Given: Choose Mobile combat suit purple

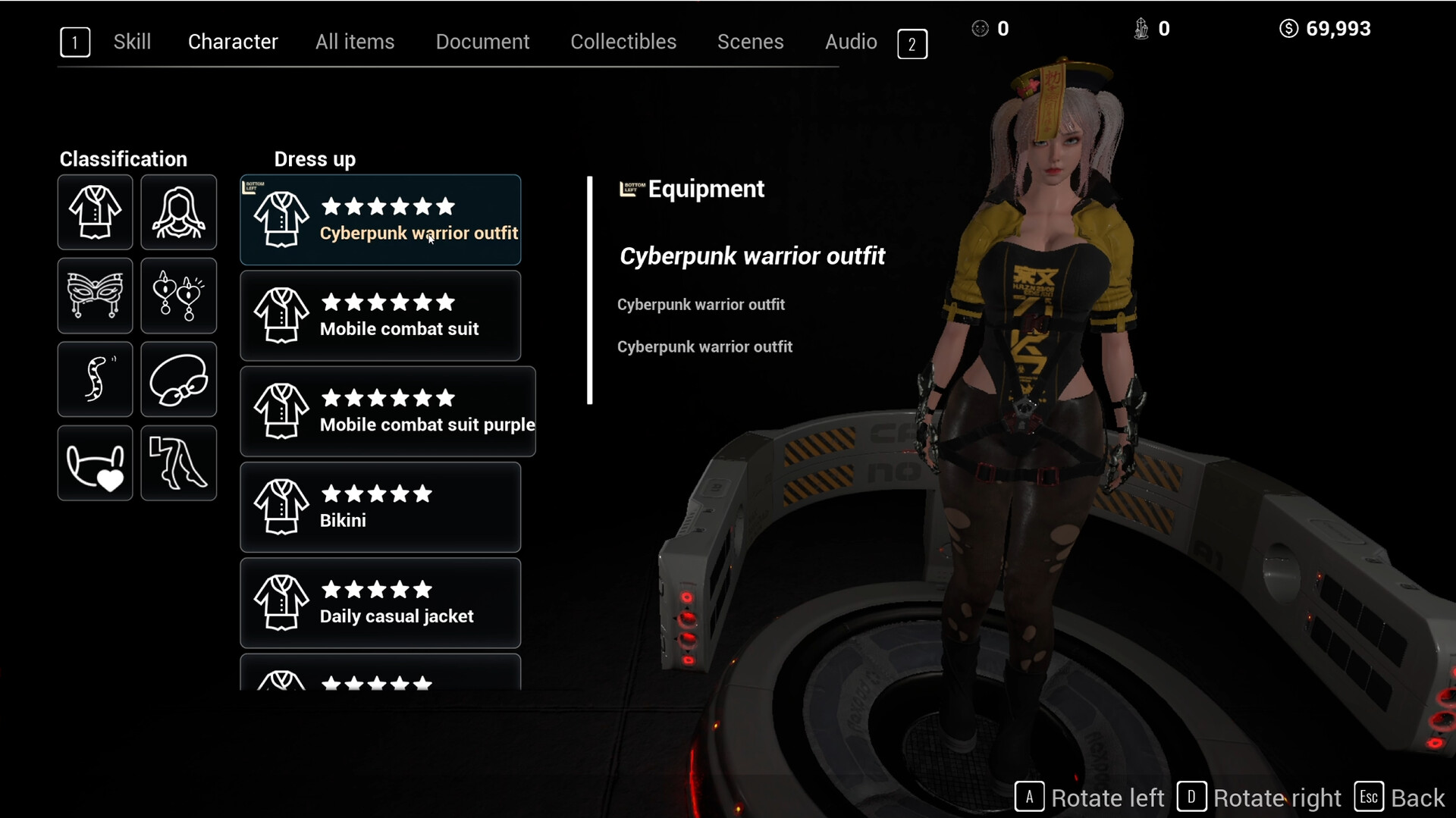Looking at the screenshot, I should (x=388, y=412).
